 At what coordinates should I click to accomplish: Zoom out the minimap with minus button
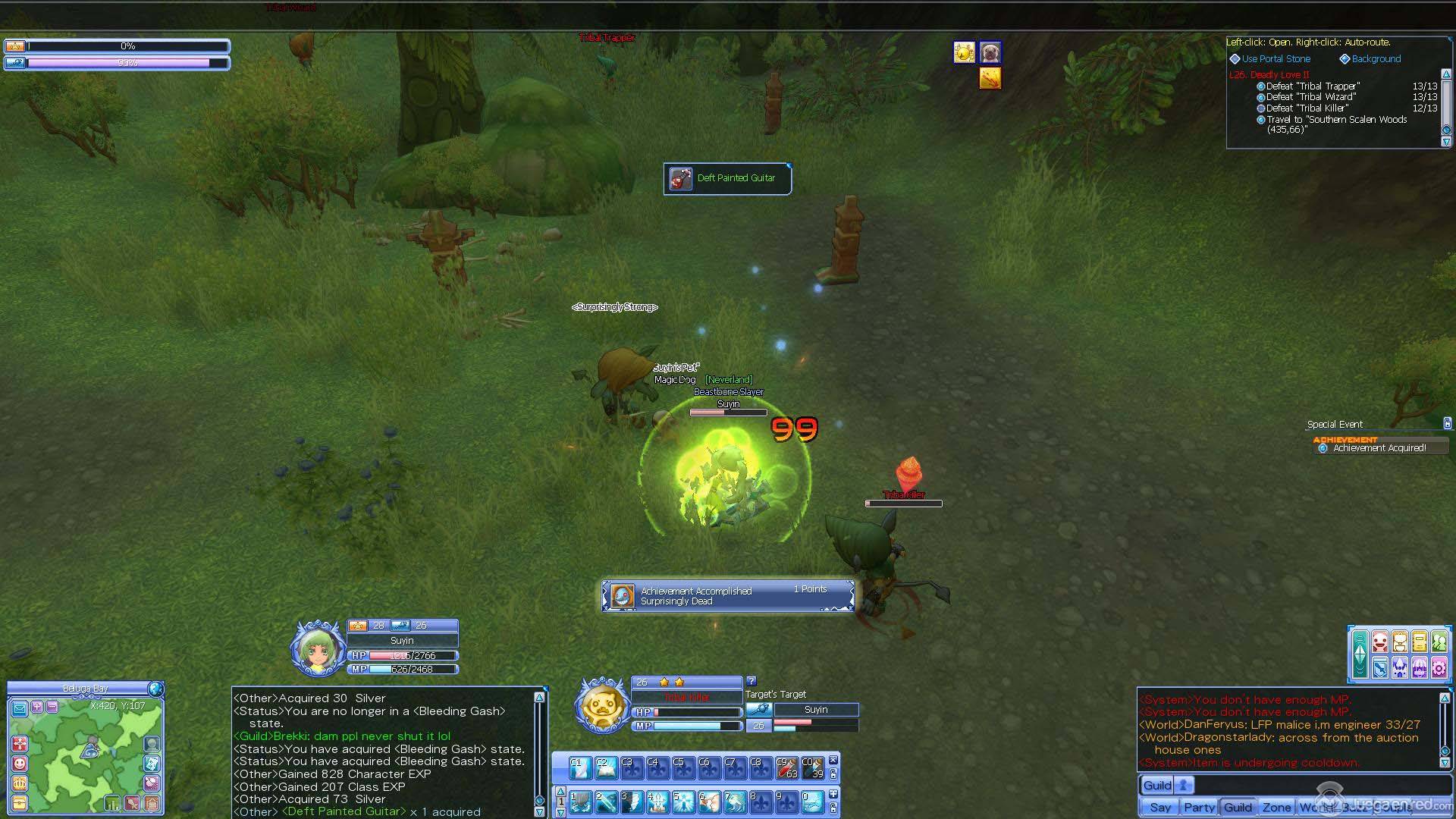52,707
